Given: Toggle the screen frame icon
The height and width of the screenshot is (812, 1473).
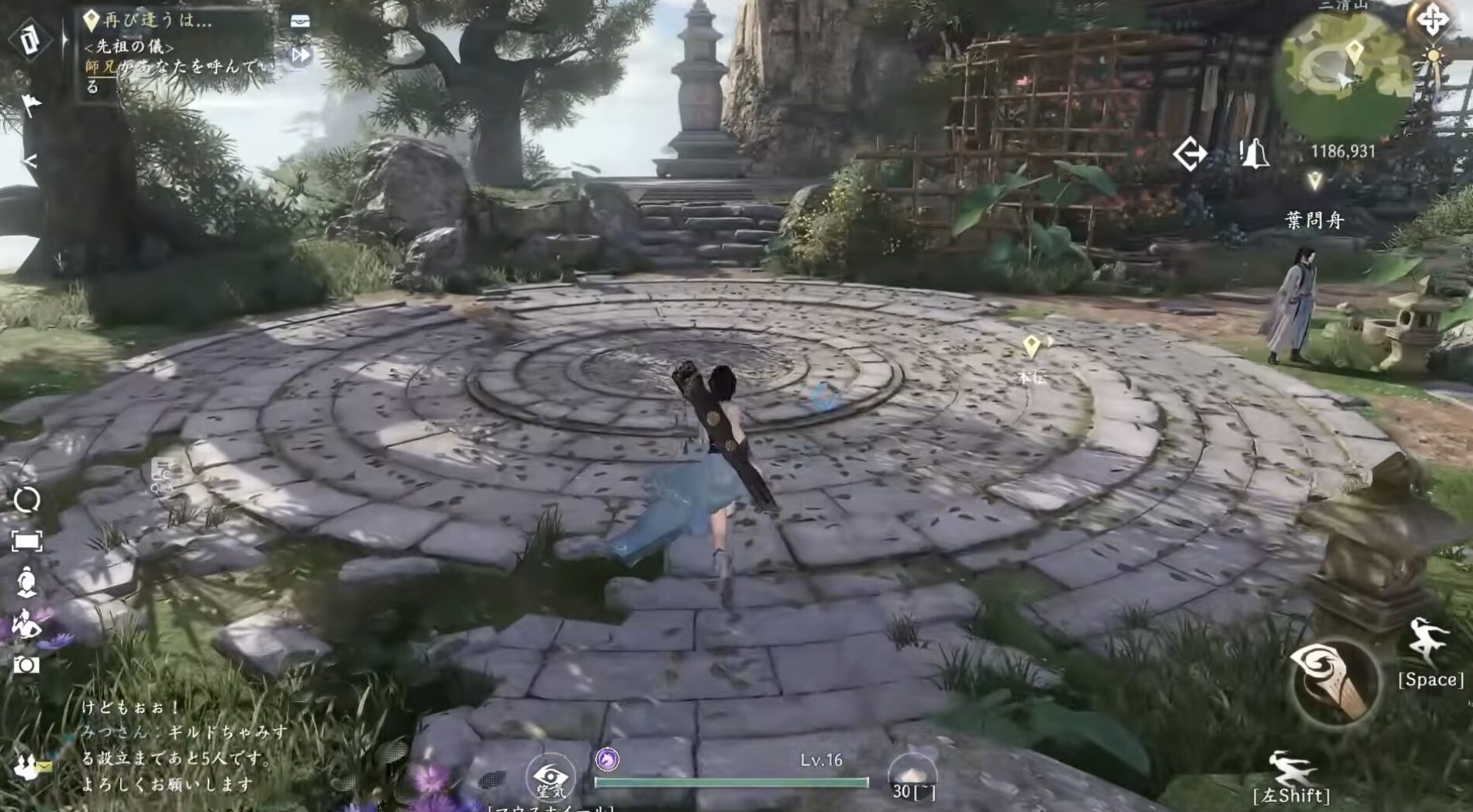Looking at the screenshot, I should tap(27, 541).
